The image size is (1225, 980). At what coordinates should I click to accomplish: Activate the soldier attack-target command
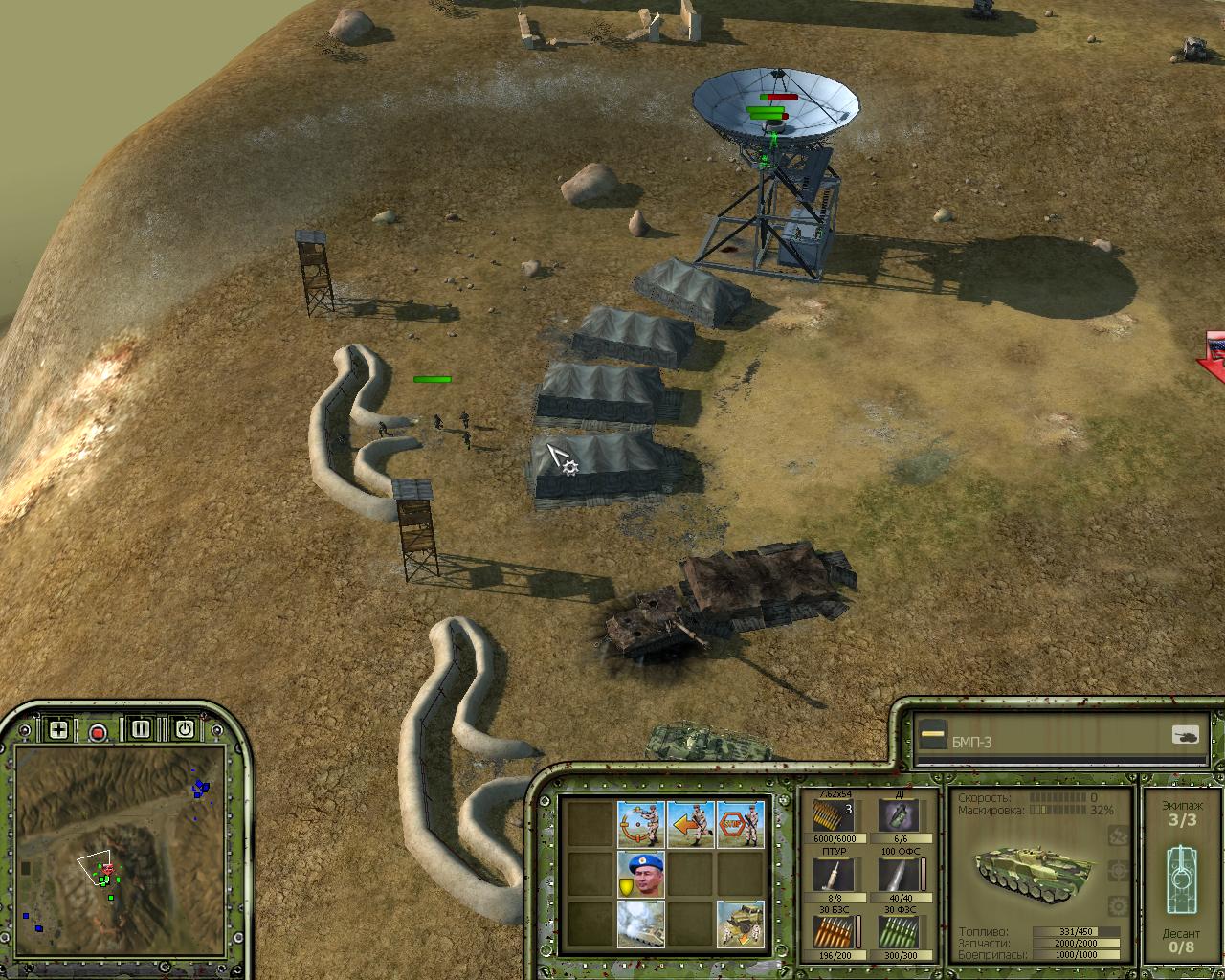coord(641,823)
